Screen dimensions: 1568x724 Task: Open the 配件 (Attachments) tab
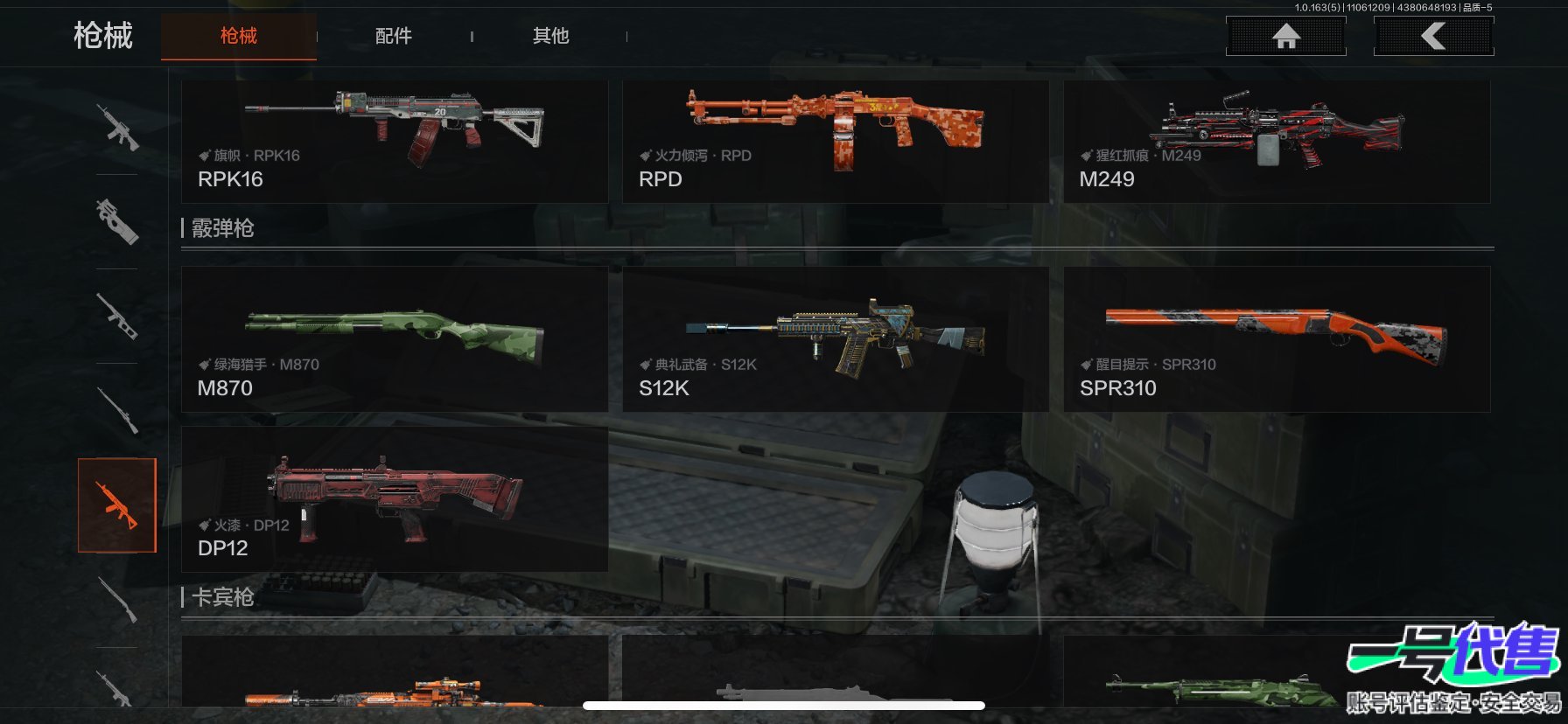[x=394, y=36]
